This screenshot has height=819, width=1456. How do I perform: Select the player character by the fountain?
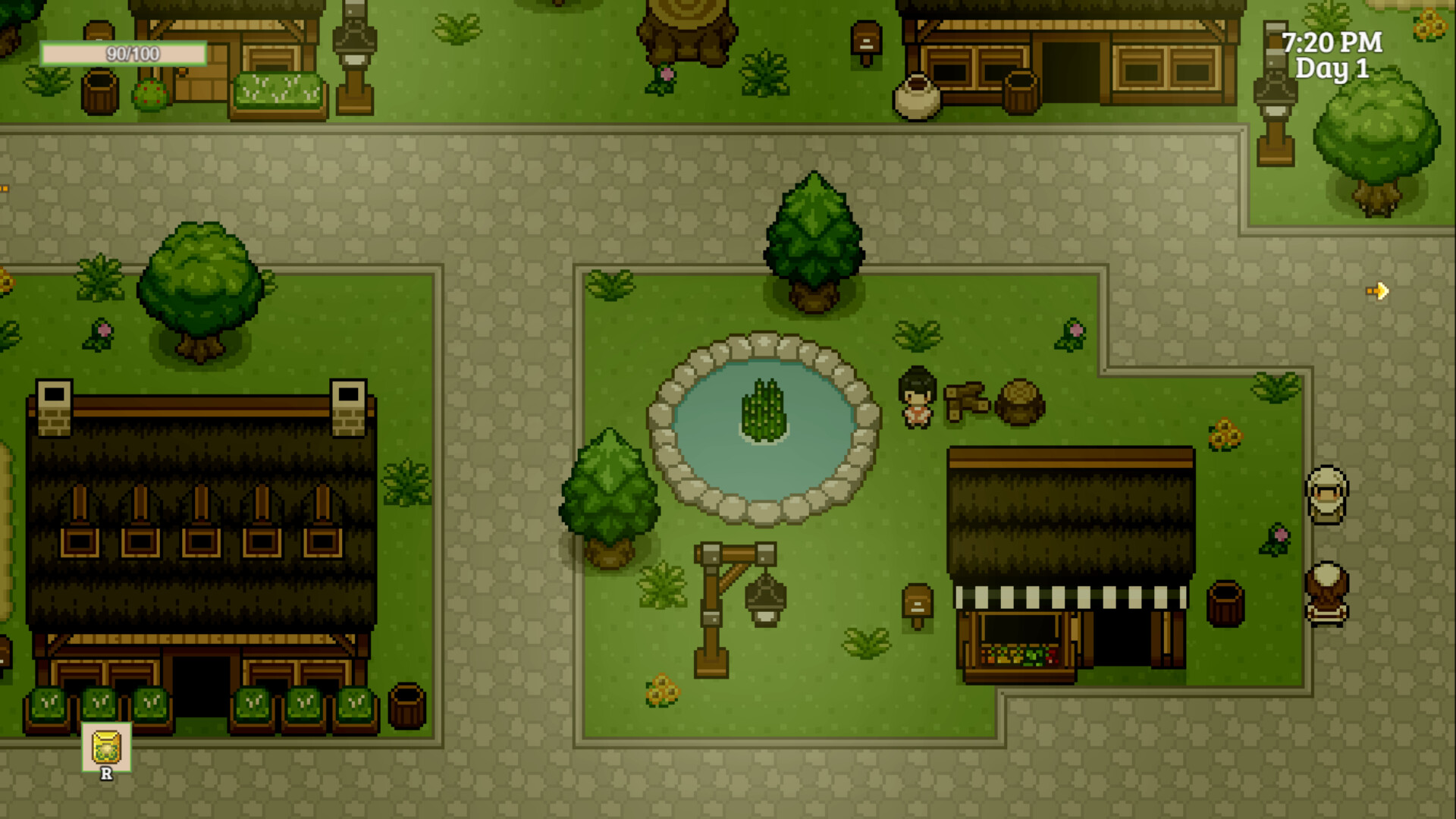(916, 394)
